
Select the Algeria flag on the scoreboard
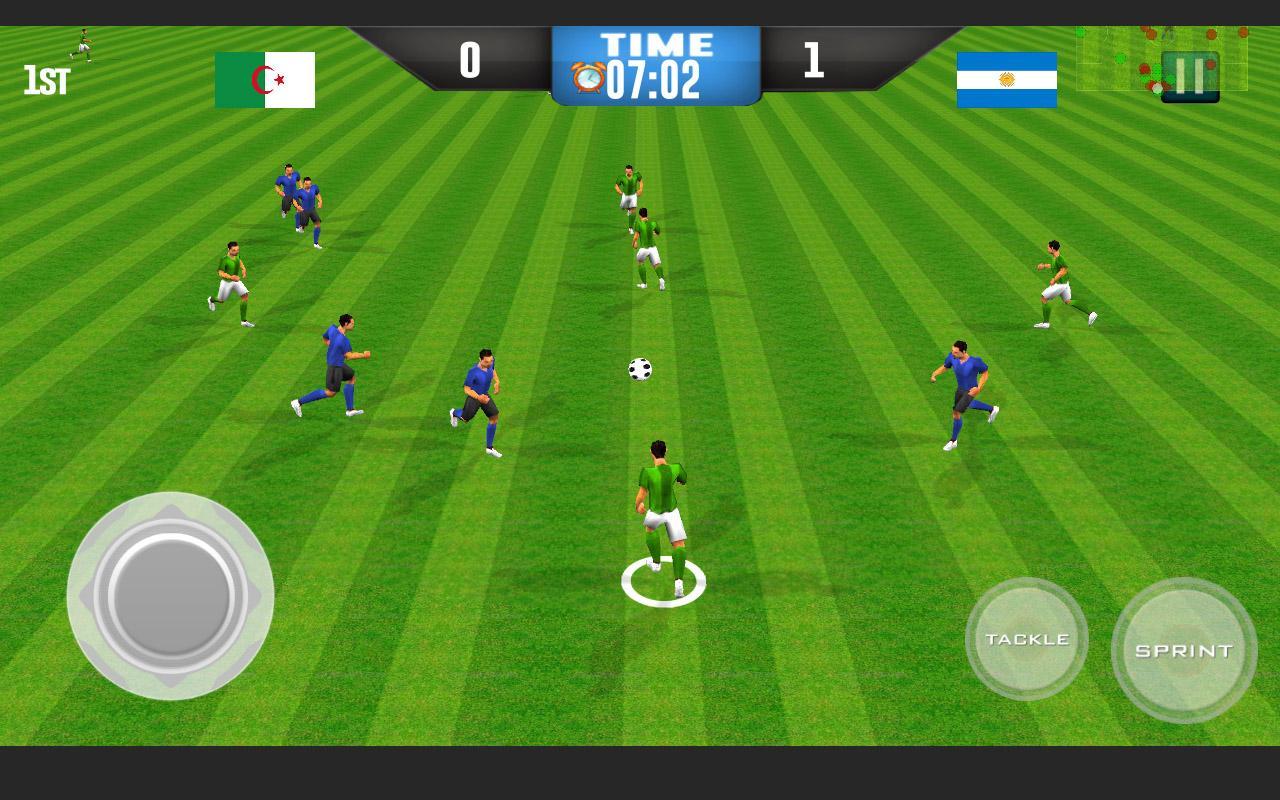tap(264, 78)
